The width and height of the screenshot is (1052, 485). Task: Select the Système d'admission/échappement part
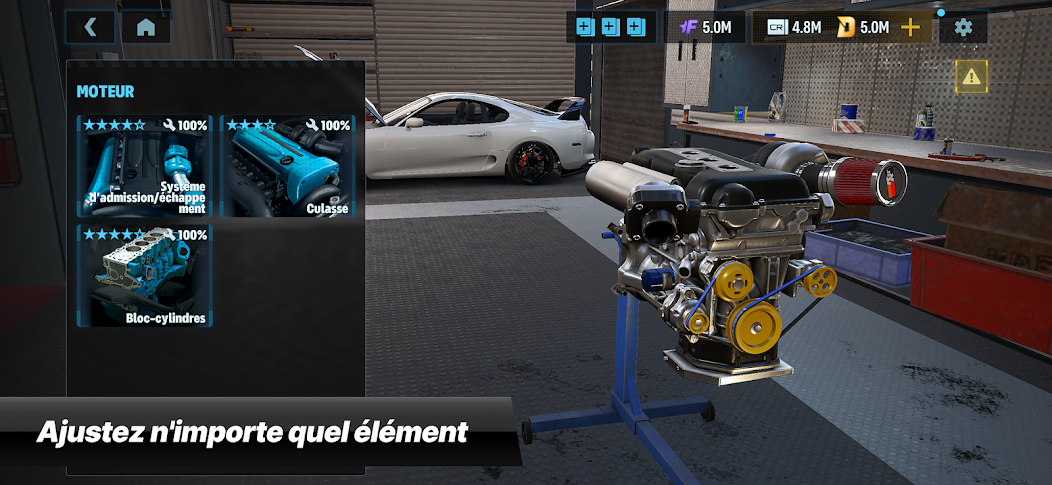pos(145,167)
